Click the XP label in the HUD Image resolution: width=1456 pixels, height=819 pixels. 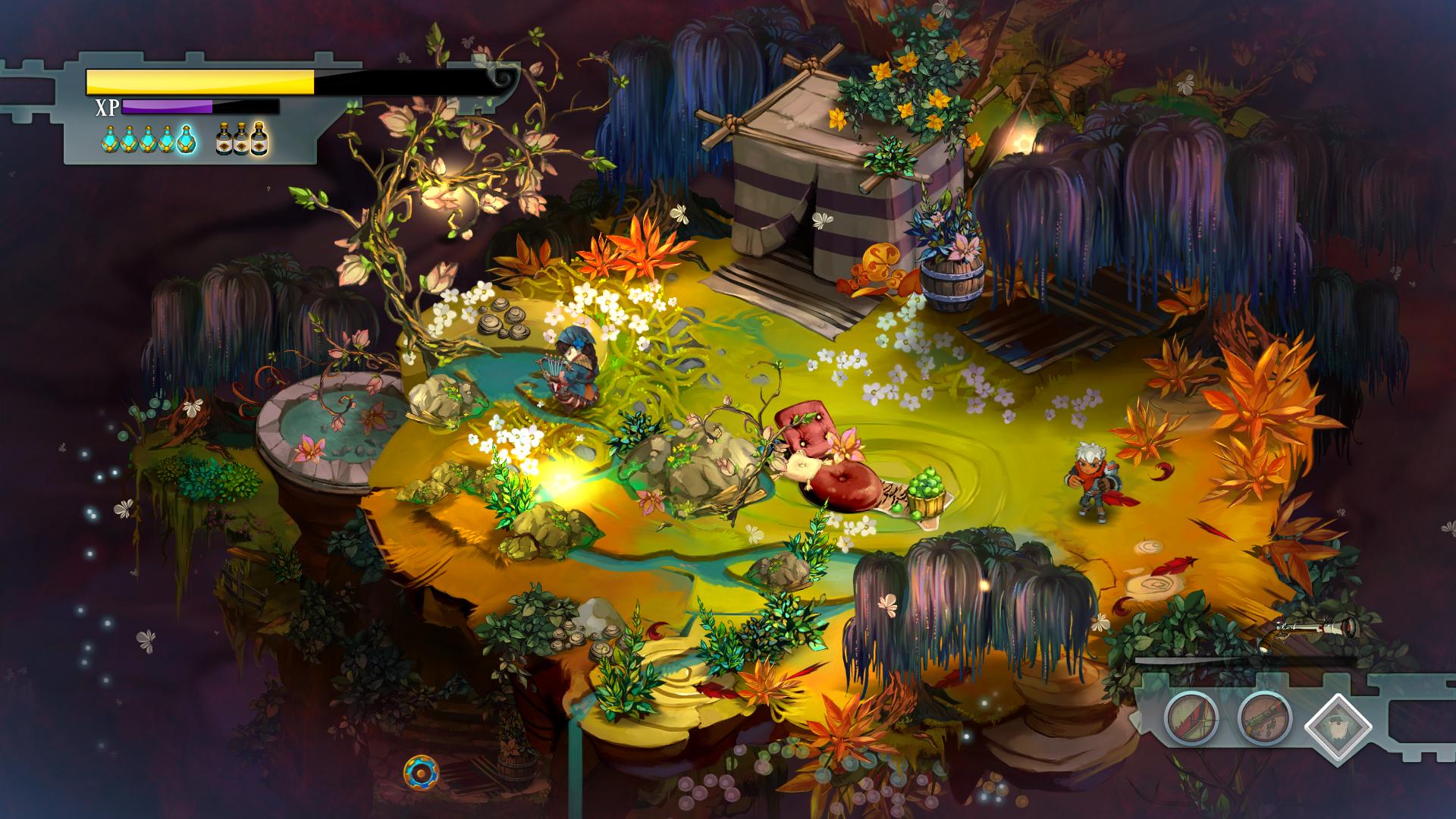pyautogui.click(x=106, y=106)
